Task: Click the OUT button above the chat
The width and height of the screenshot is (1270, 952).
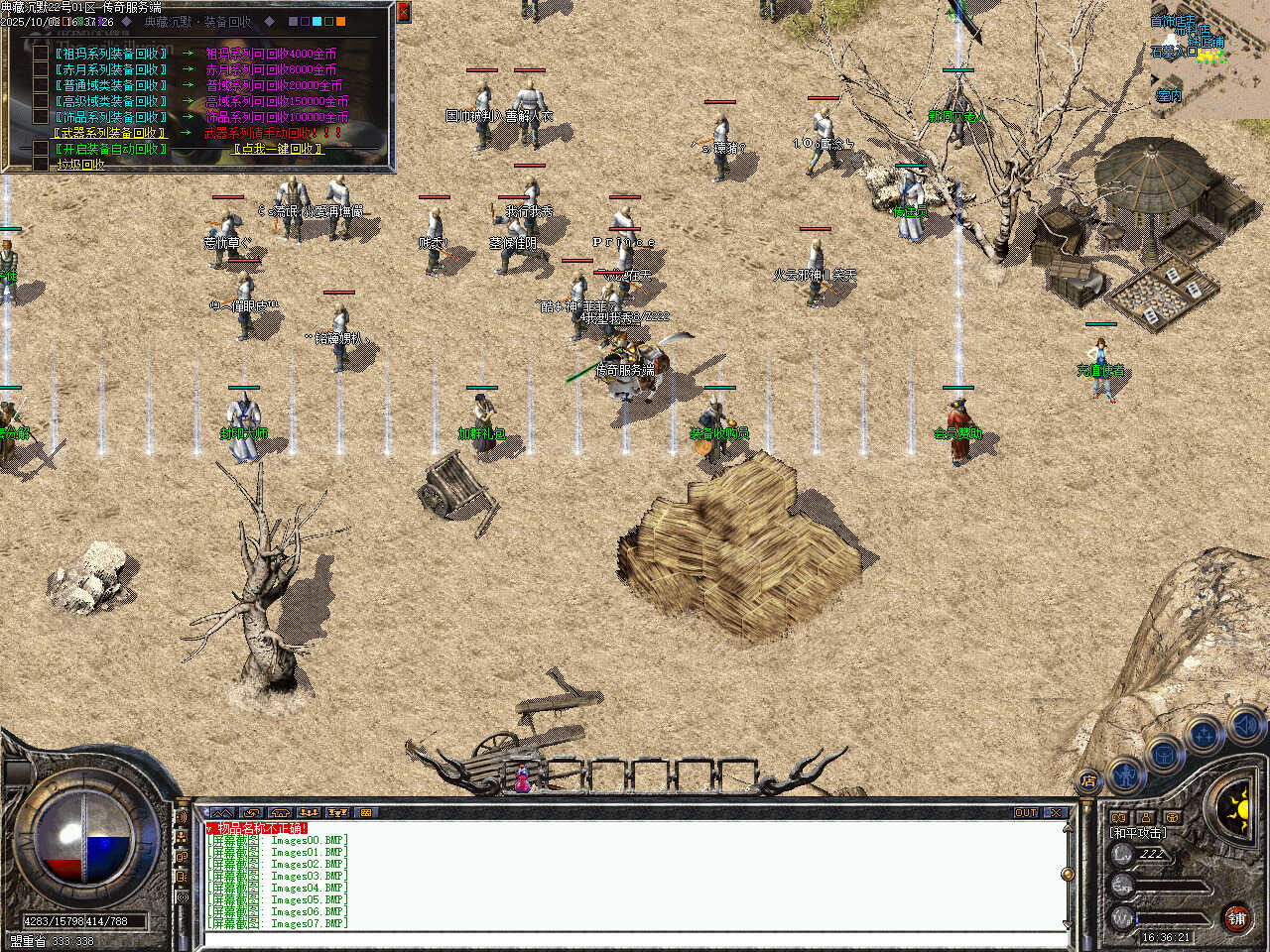Action: pos(1026,813)
